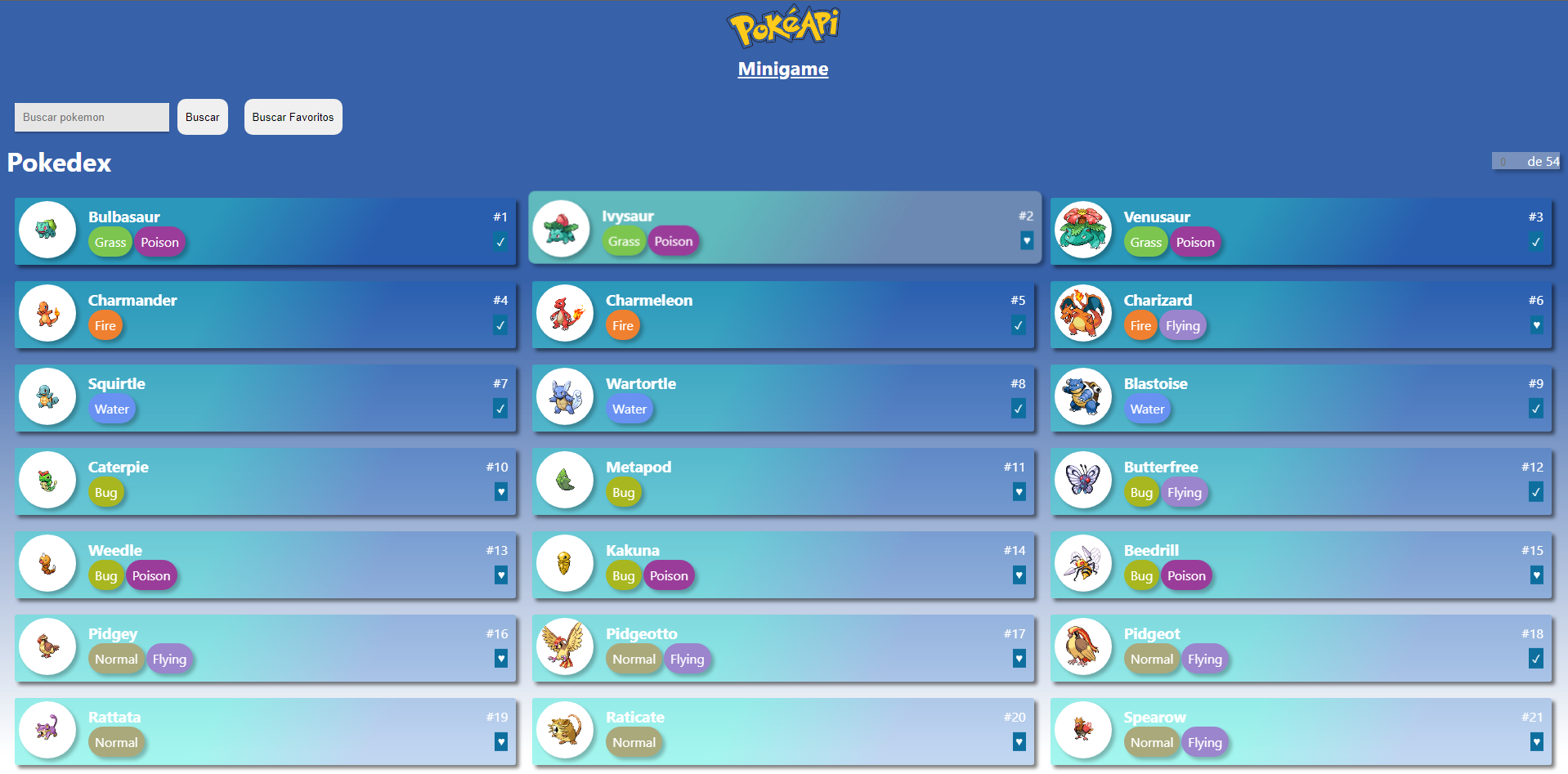Open the Minigame link
Image resolution: width=1568 pixels, height=774 pixels.
pyautogui.click(x=782, y=69)
